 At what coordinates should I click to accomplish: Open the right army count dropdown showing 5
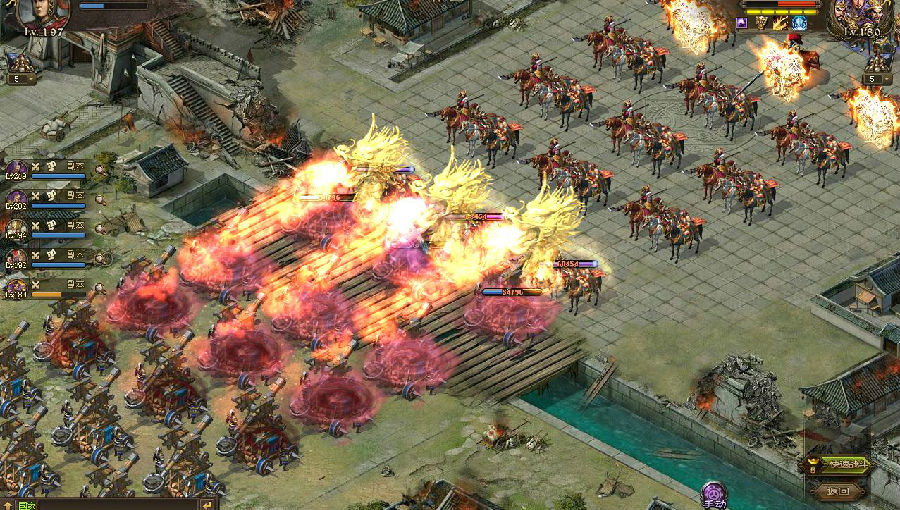tap(876, 78)
